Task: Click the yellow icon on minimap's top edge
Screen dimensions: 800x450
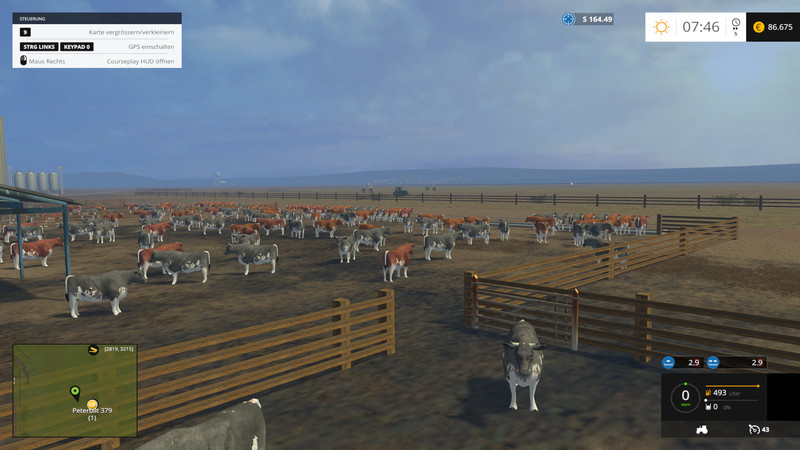Action: [93, 349]
